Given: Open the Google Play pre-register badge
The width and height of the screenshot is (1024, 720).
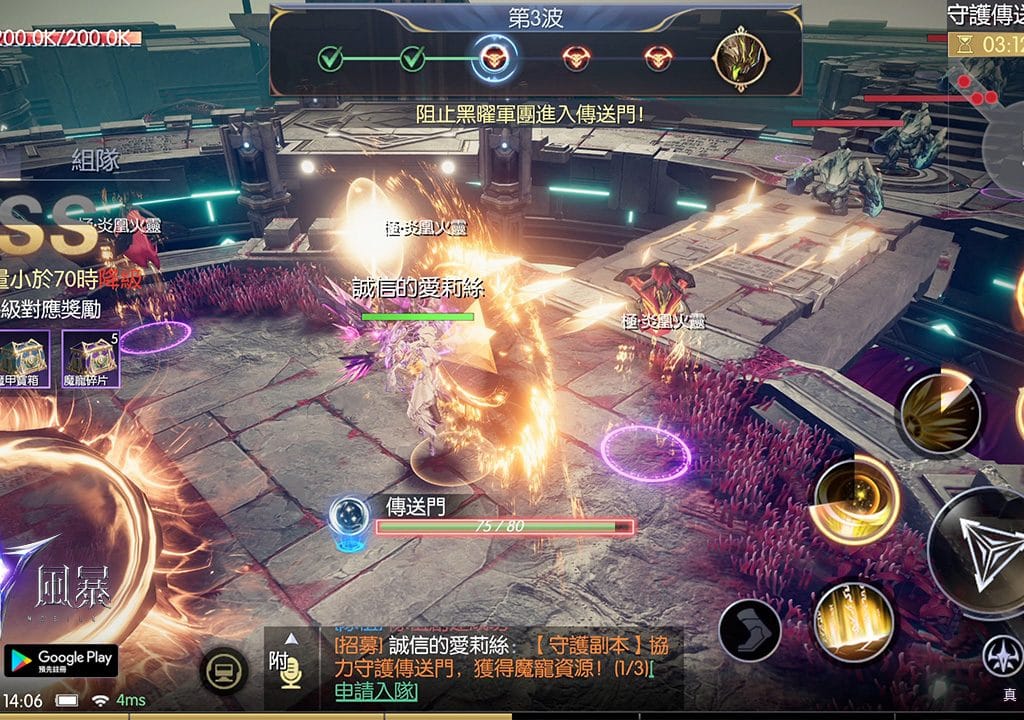Looking at the screenshot, I should (61, 661).
